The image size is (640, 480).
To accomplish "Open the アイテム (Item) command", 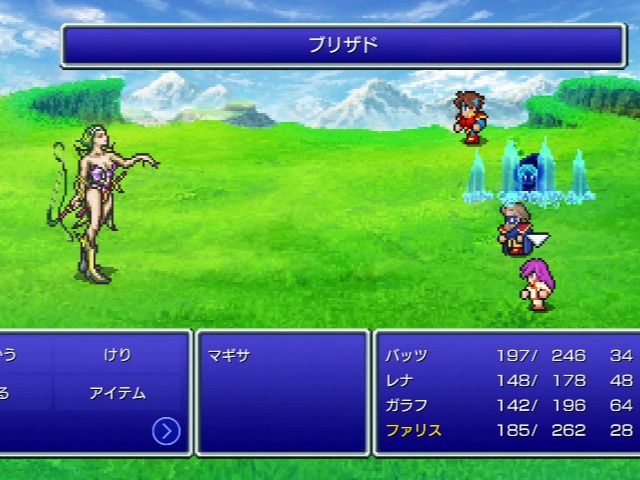I will pos(117,393).
